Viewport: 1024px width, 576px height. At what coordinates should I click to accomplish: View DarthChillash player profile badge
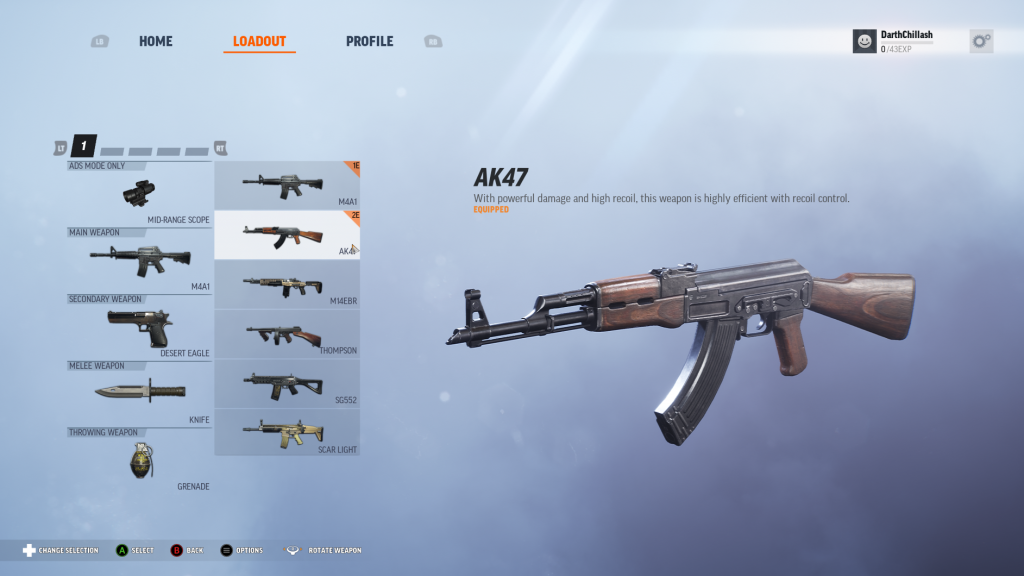point(894,41)
